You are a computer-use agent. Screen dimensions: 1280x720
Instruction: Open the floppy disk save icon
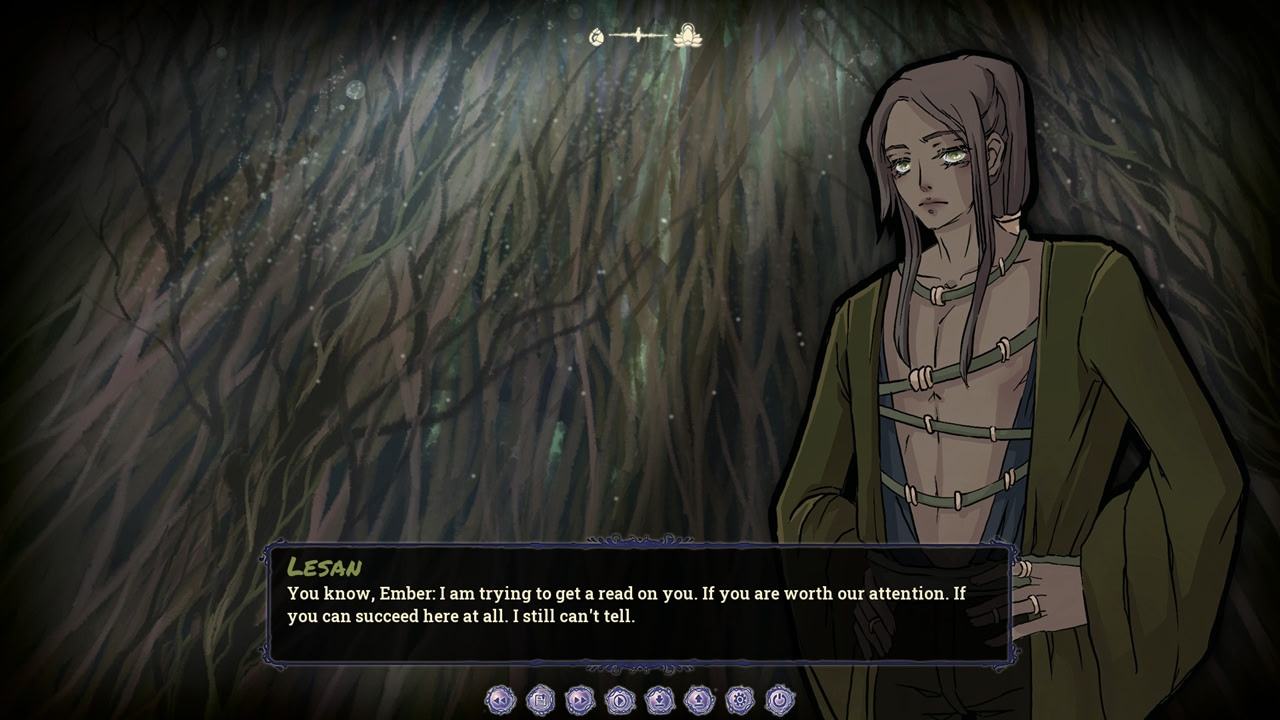point(540,700)
